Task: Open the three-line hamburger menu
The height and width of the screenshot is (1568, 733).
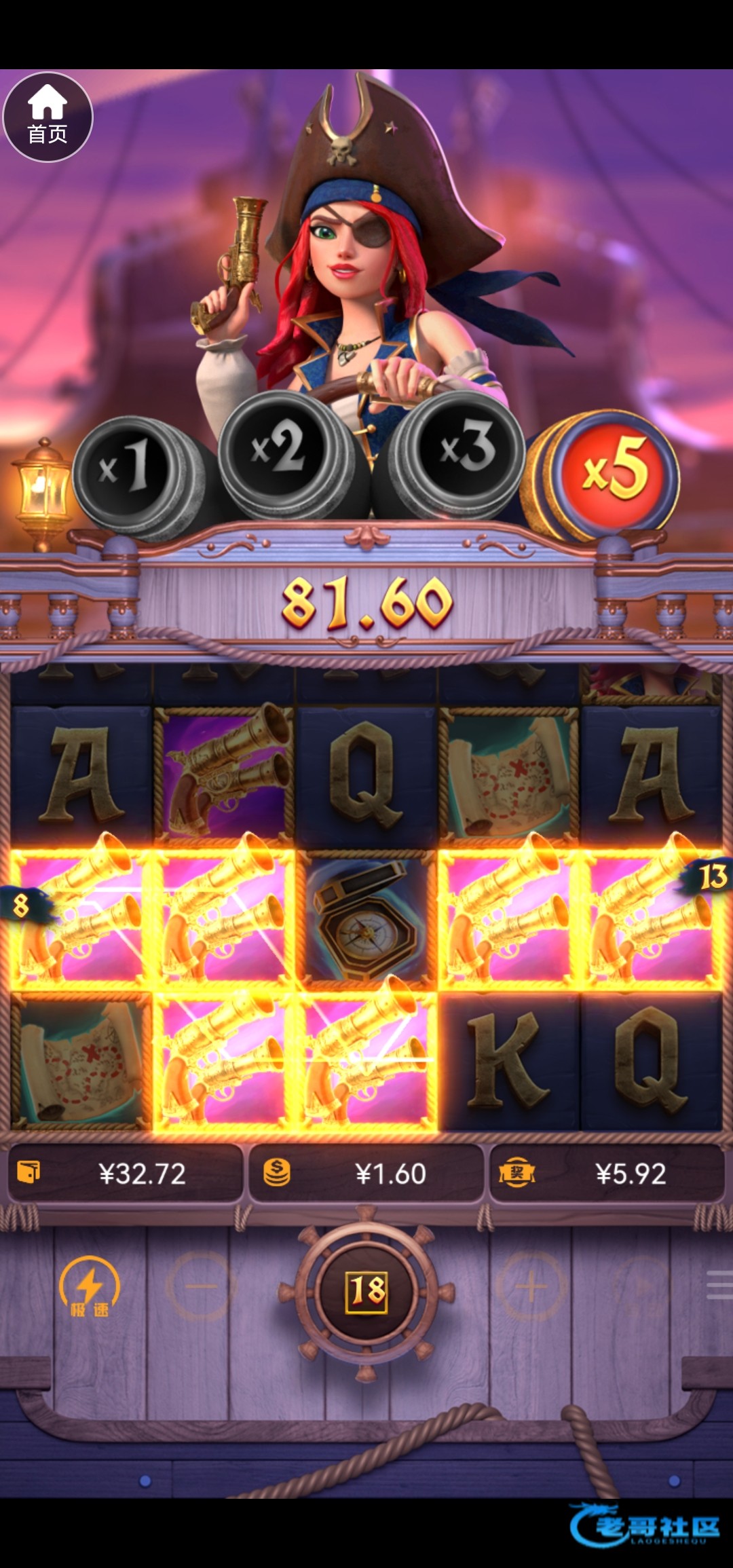Action: click(x=718, y=1286)
